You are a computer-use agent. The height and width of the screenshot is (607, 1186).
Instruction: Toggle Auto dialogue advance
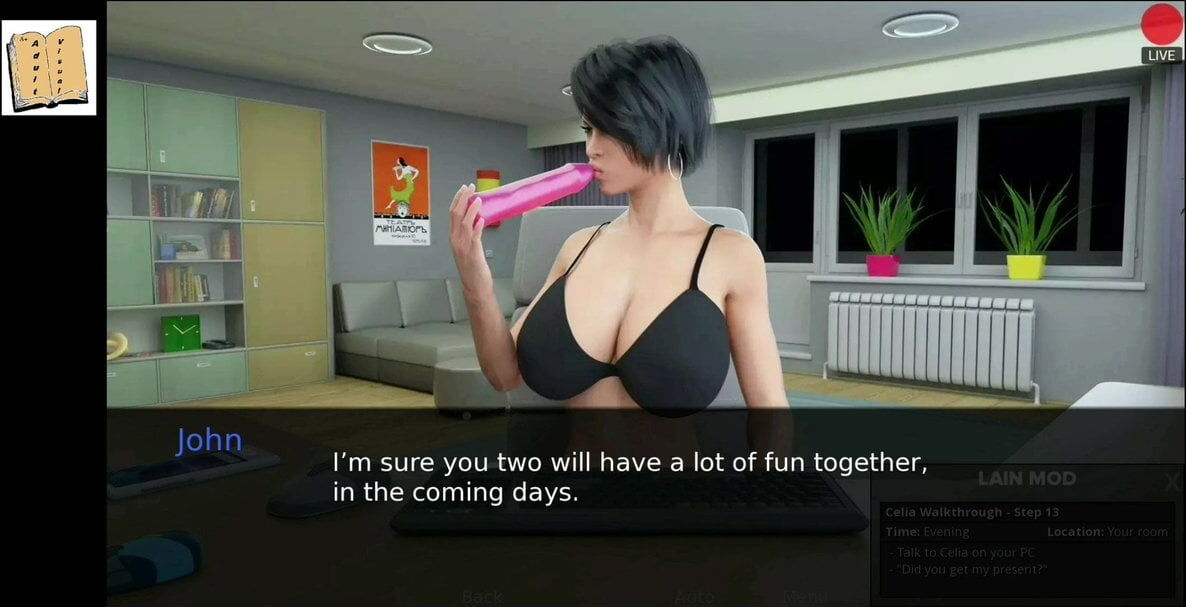coord(694,597)
